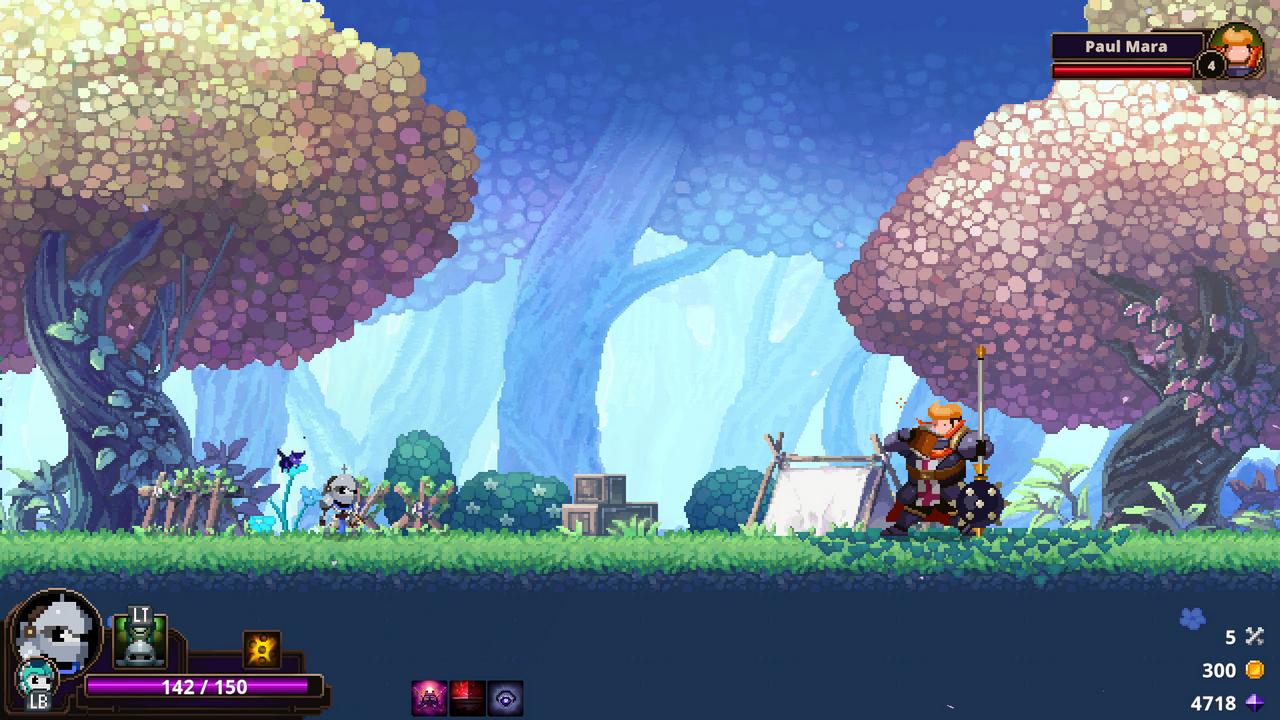Click the crossed-swords icon beside quartz count
Screen dimensions: 1280x720
(x=1254, y=634)
